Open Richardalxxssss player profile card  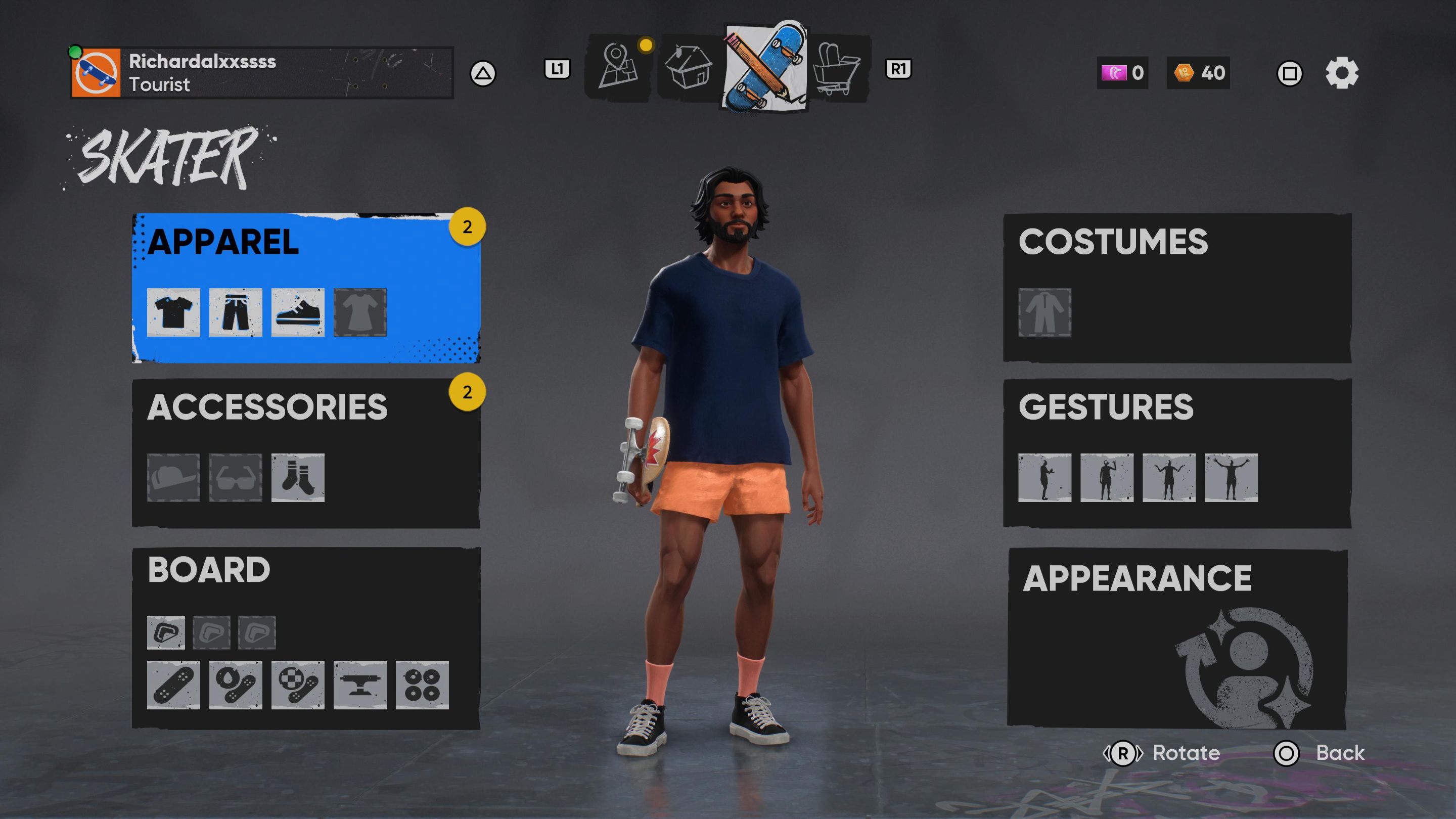pos(261,73)
